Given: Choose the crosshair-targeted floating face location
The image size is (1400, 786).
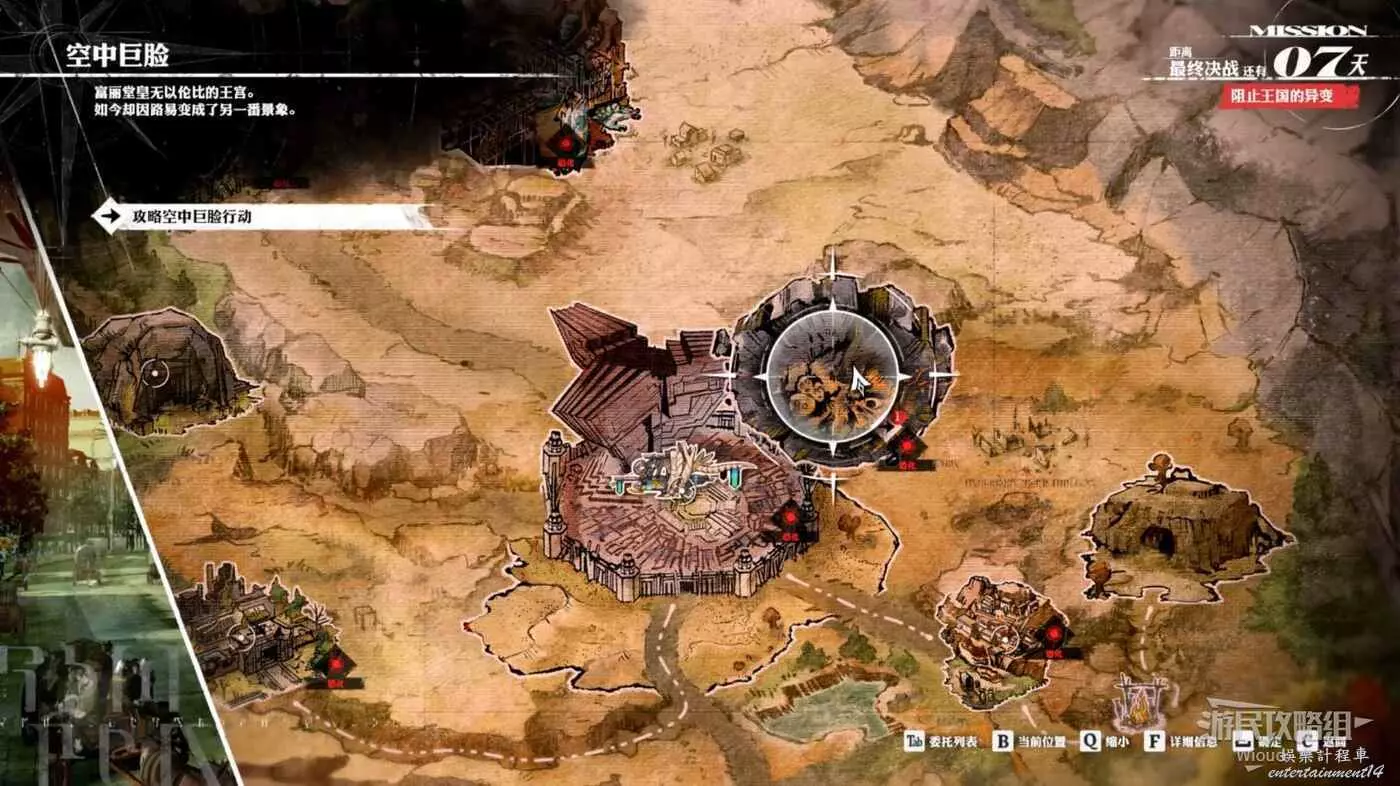Looking at the screenshot, I should coord(832,377).
